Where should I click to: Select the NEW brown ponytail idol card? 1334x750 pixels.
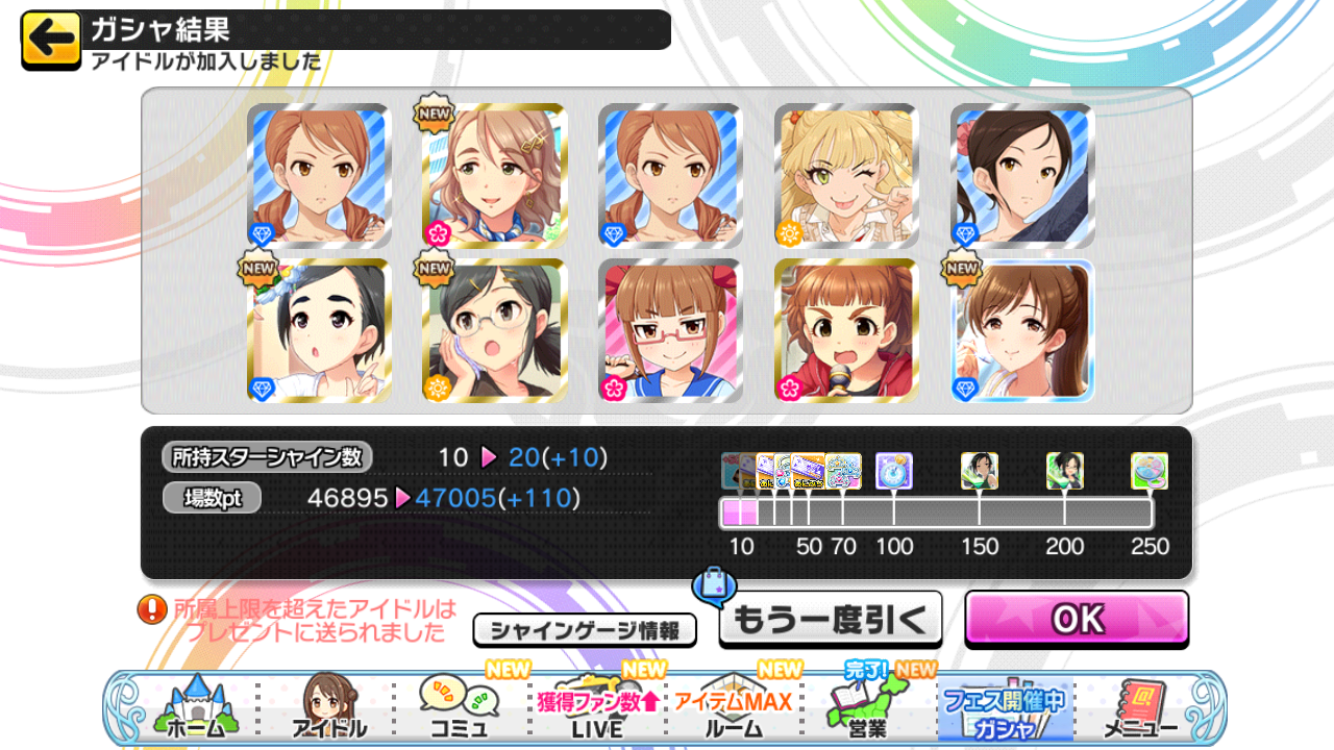(1022, 331)
